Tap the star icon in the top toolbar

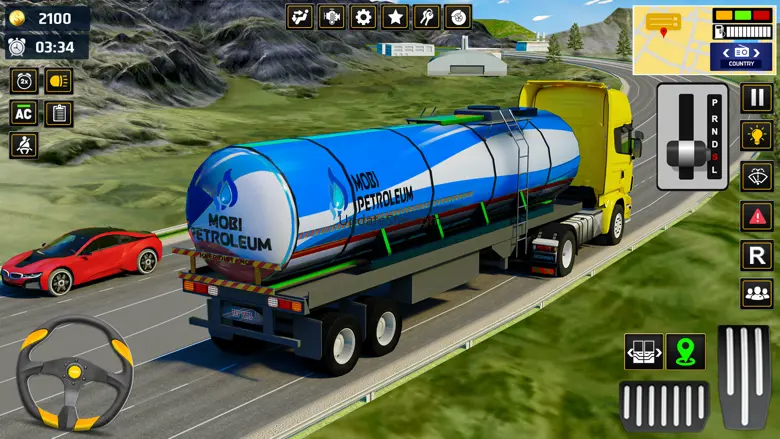click(395, 17)
